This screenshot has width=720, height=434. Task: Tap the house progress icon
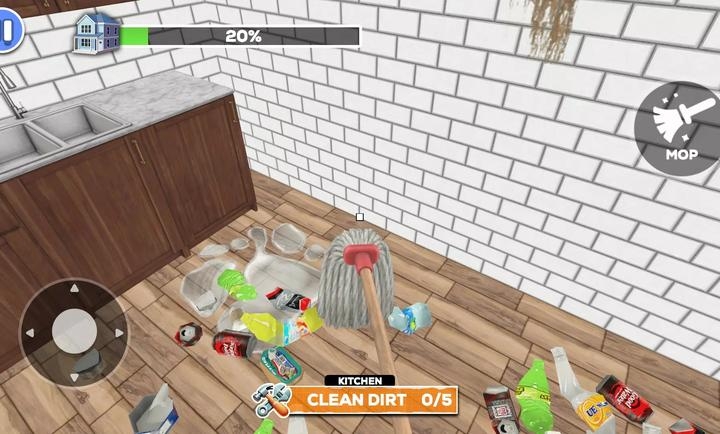click(x=97, y=33)
